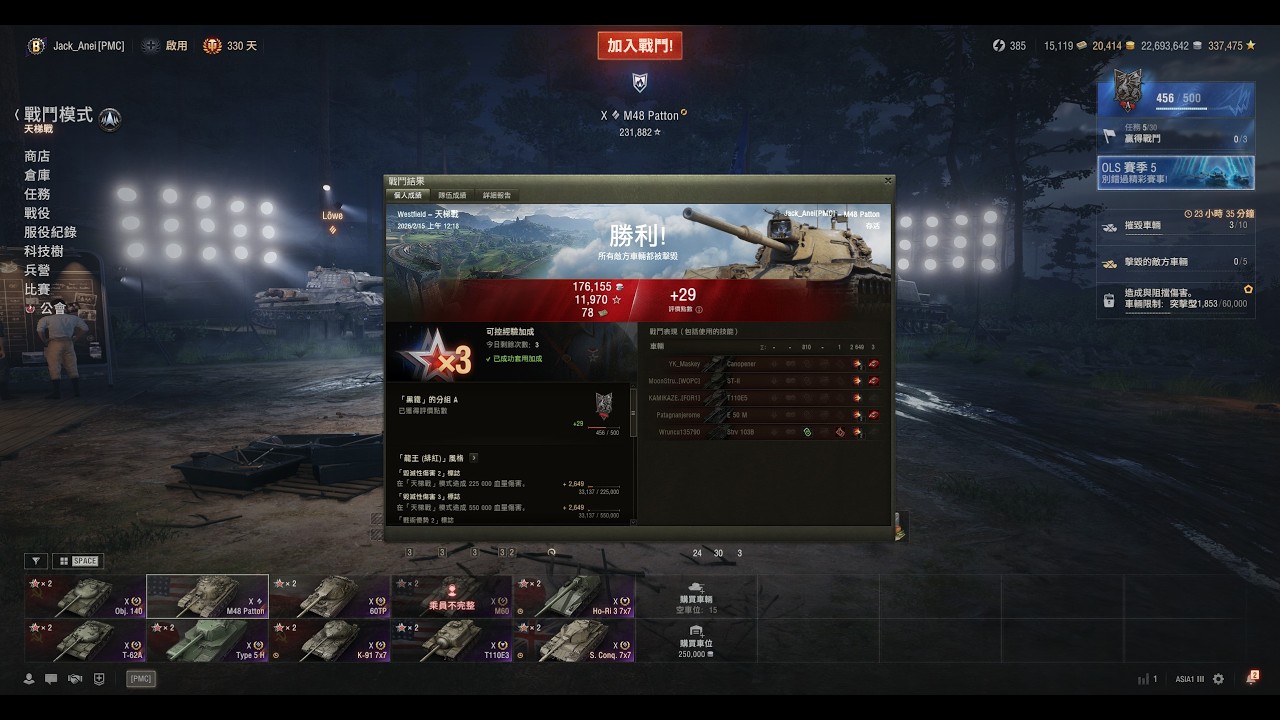Open the 任務 missions menu
1280x720 pixels.
(x=37, y=194)
